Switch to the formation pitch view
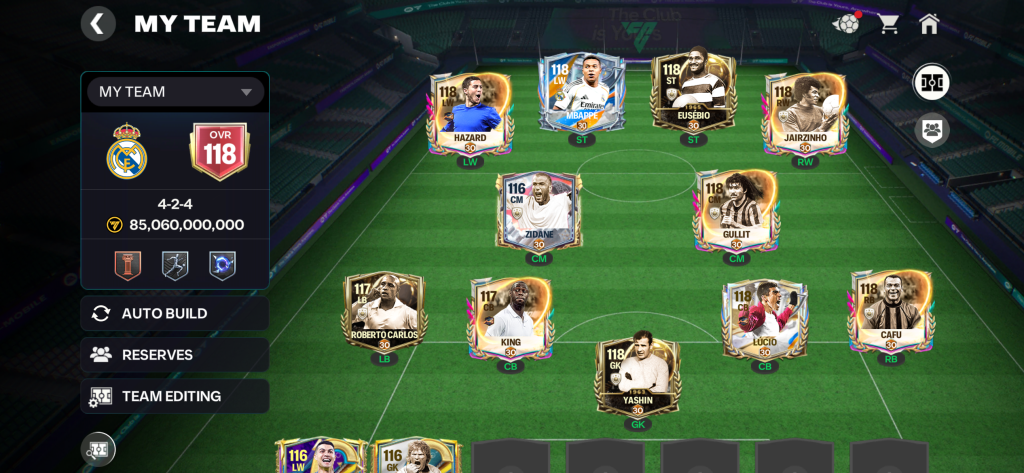 932,82
